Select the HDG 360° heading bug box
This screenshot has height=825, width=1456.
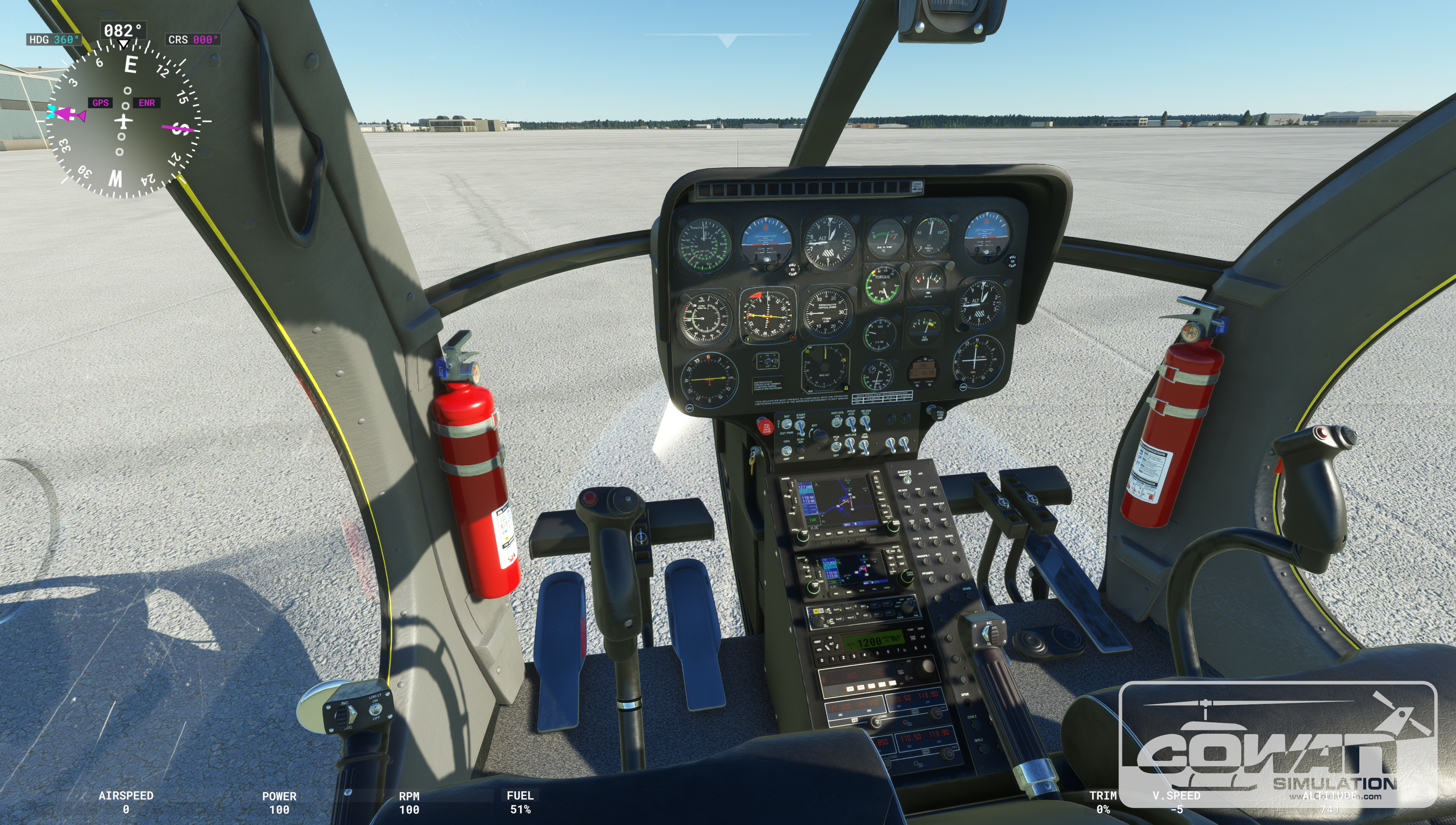(x=53, y=40)
